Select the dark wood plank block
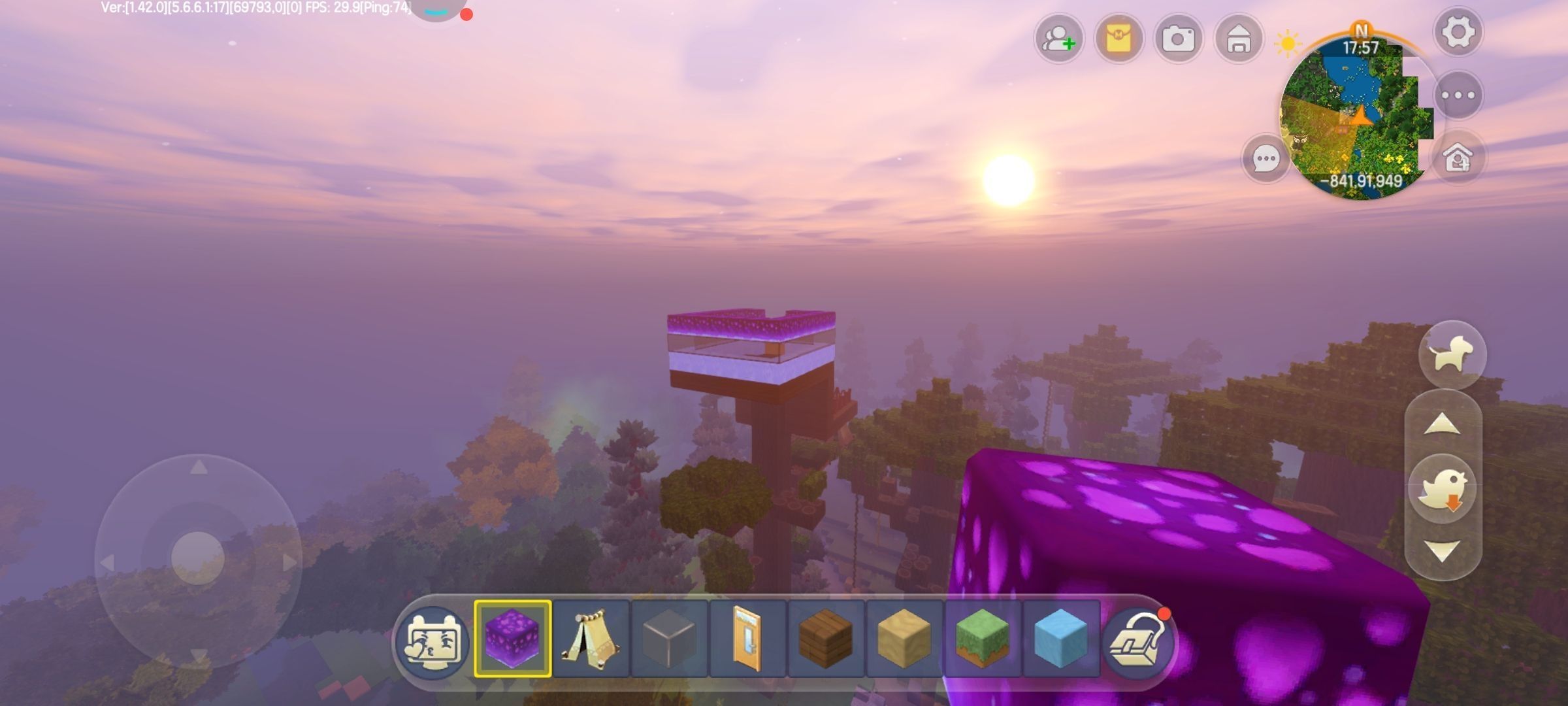Screen dimensions: 1568x706 click(x=825, y=639)
